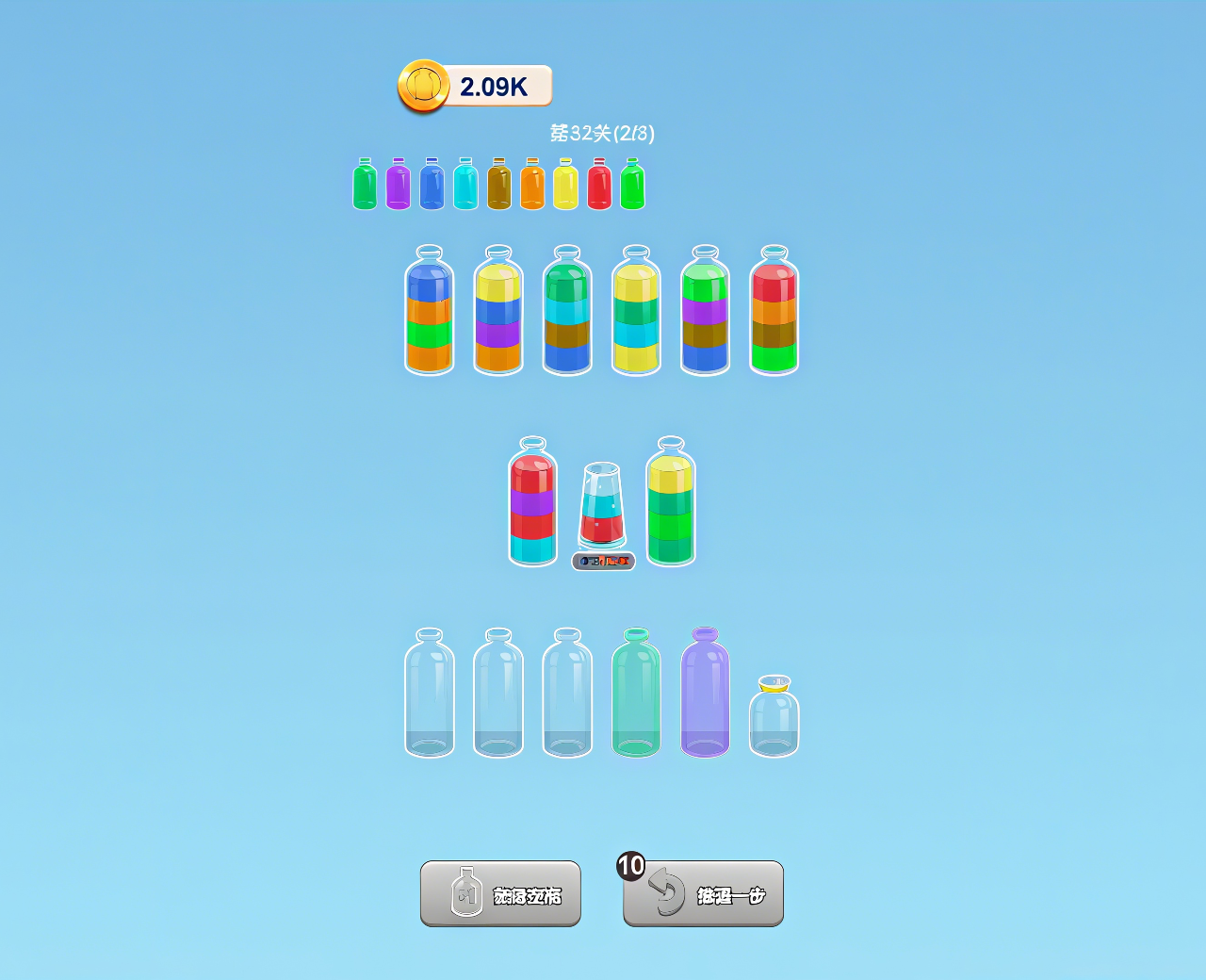Viewport: 1206px width, 980px height.
Task: Select the bottle with green top over purple
Action: point(705,311)
